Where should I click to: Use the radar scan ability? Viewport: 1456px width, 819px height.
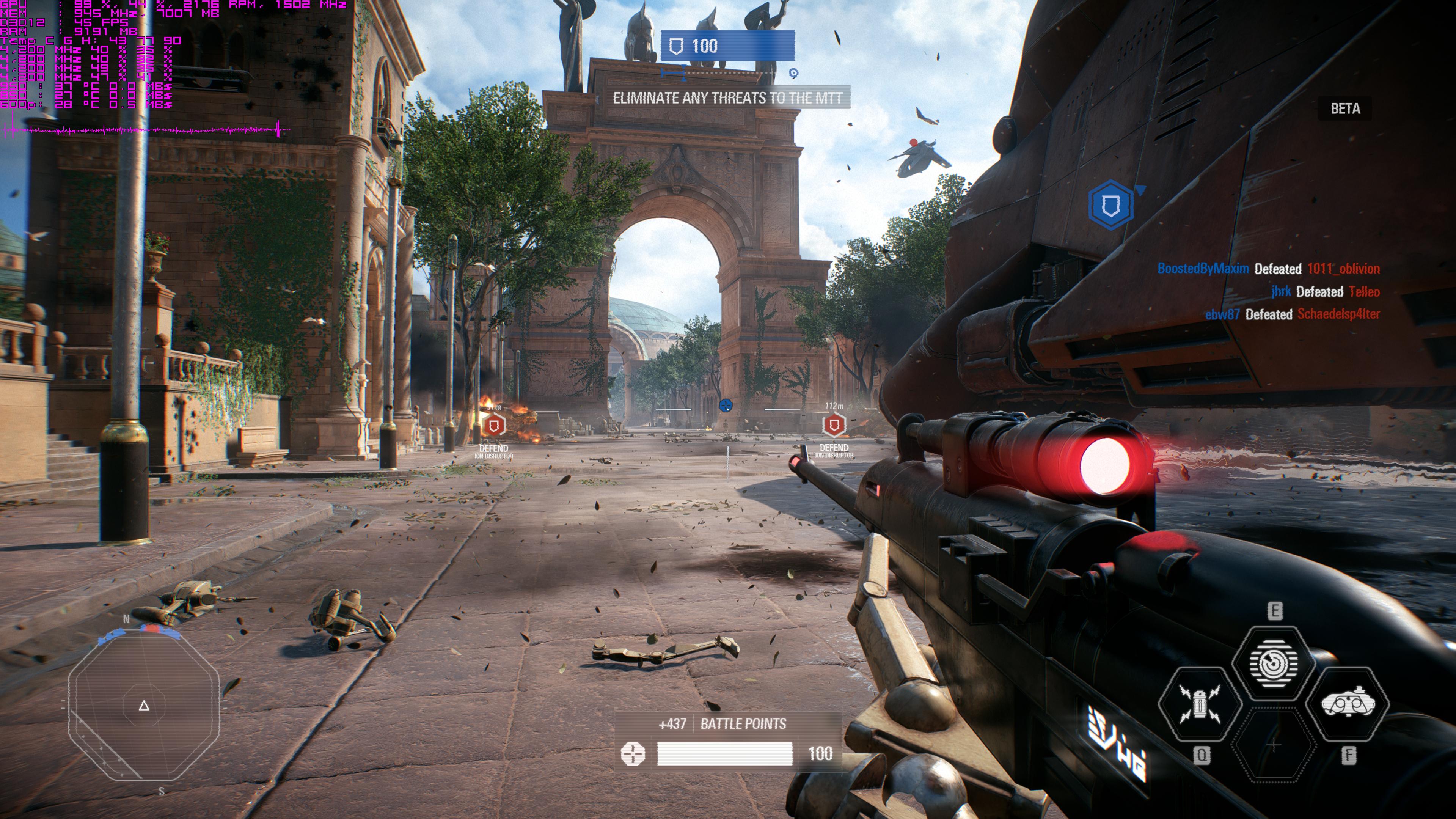click(1273, 662)
